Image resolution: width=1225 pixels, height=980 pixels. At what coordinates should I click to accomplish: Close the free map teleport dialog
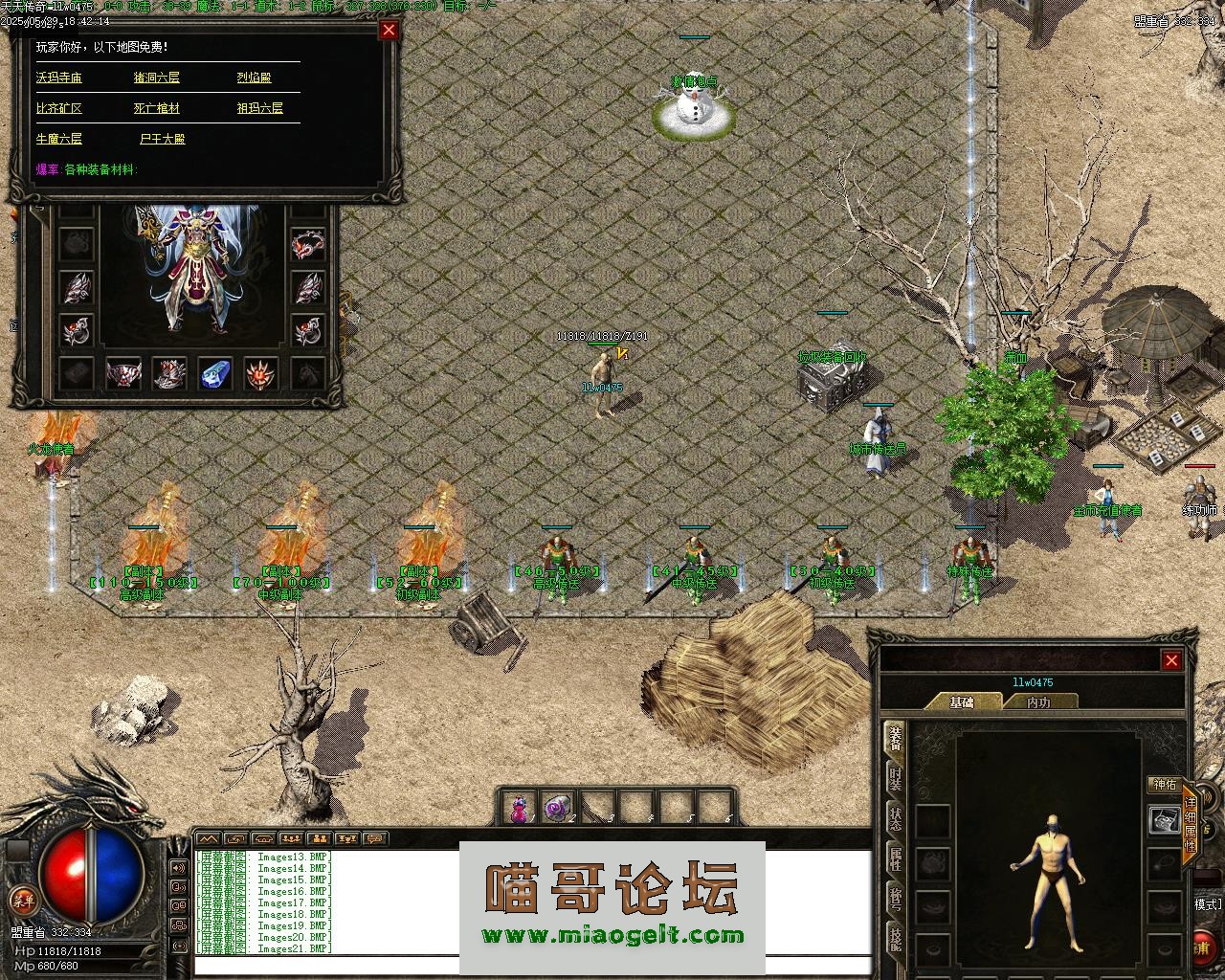(389, 30)
